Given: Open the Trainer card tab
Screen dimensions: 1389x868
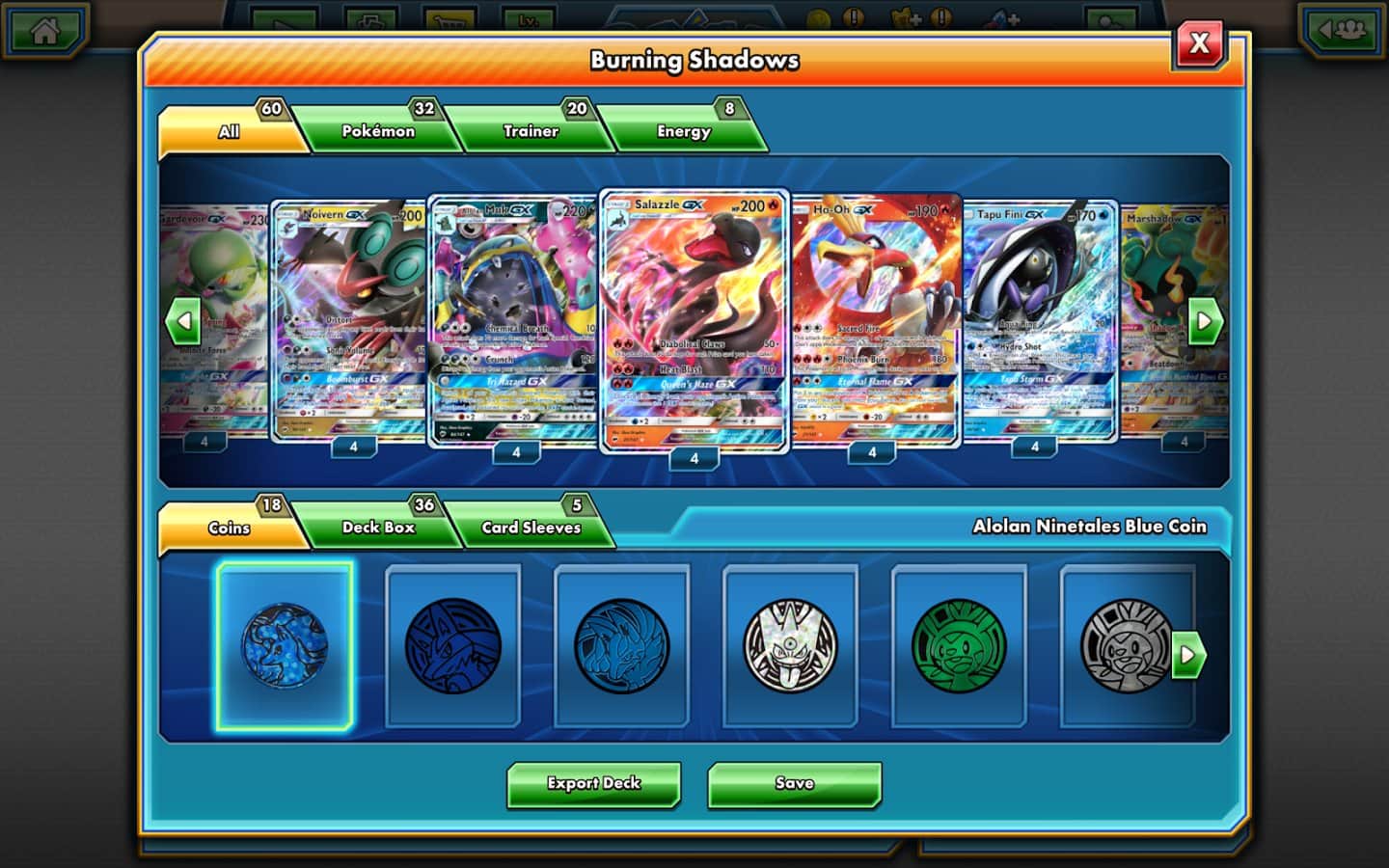Looking at the screenshot, I should tap(530, 131).
